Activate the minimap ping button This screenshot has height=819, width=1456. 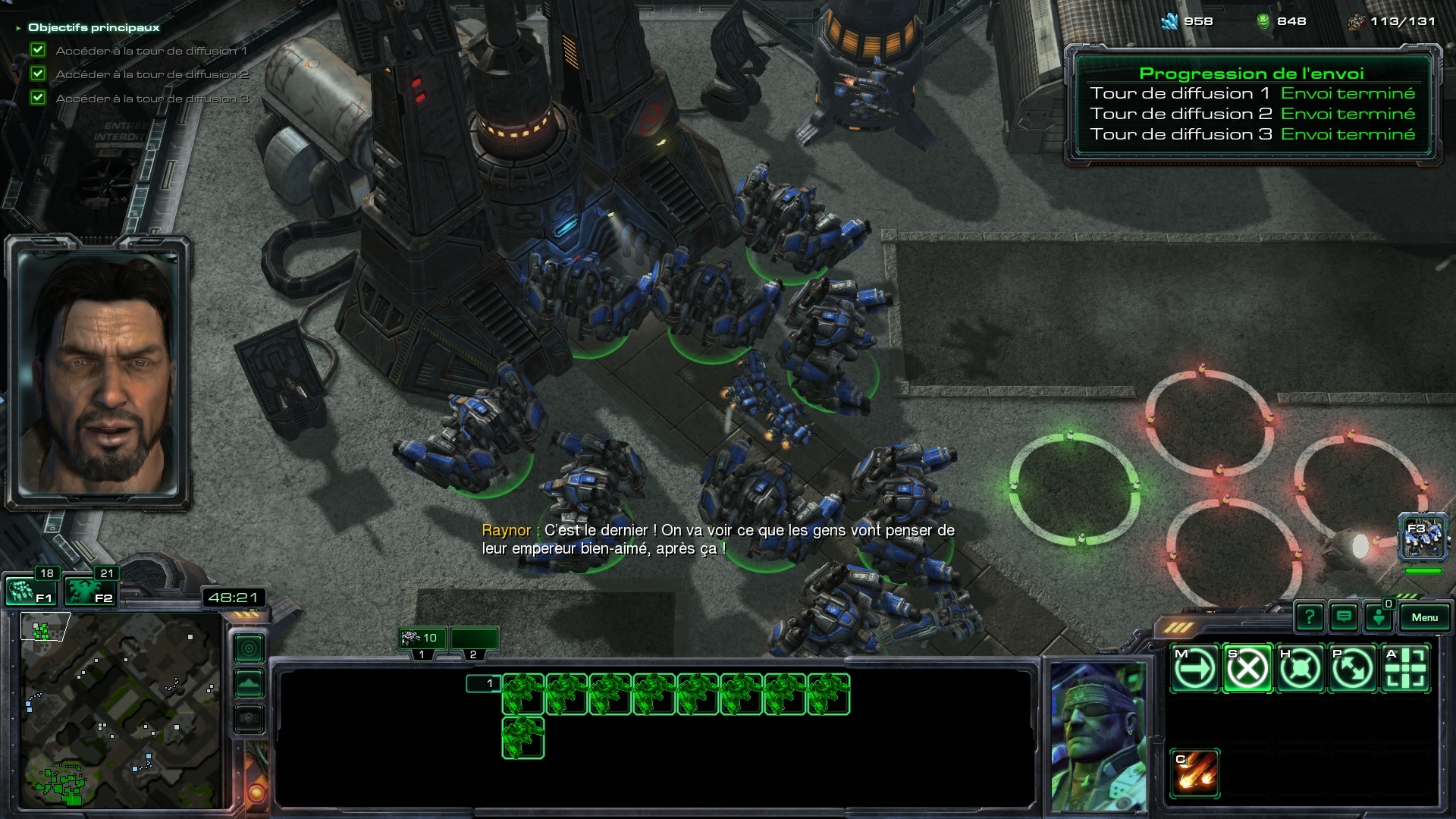pyautogui.click(x=249, y=648)
